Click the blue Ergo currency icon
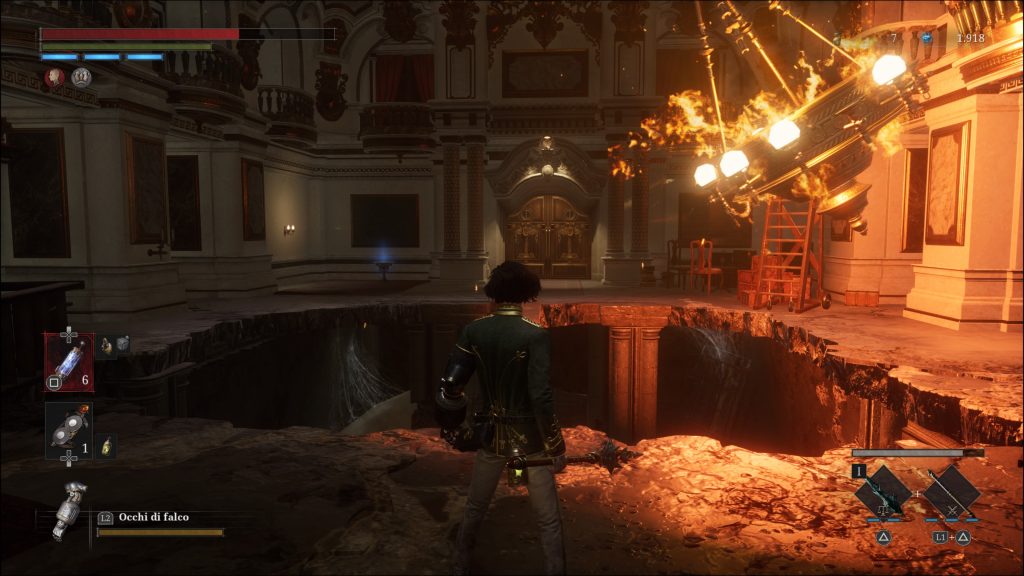Screen dimensions: 1024x576 [x=927, y=38]
